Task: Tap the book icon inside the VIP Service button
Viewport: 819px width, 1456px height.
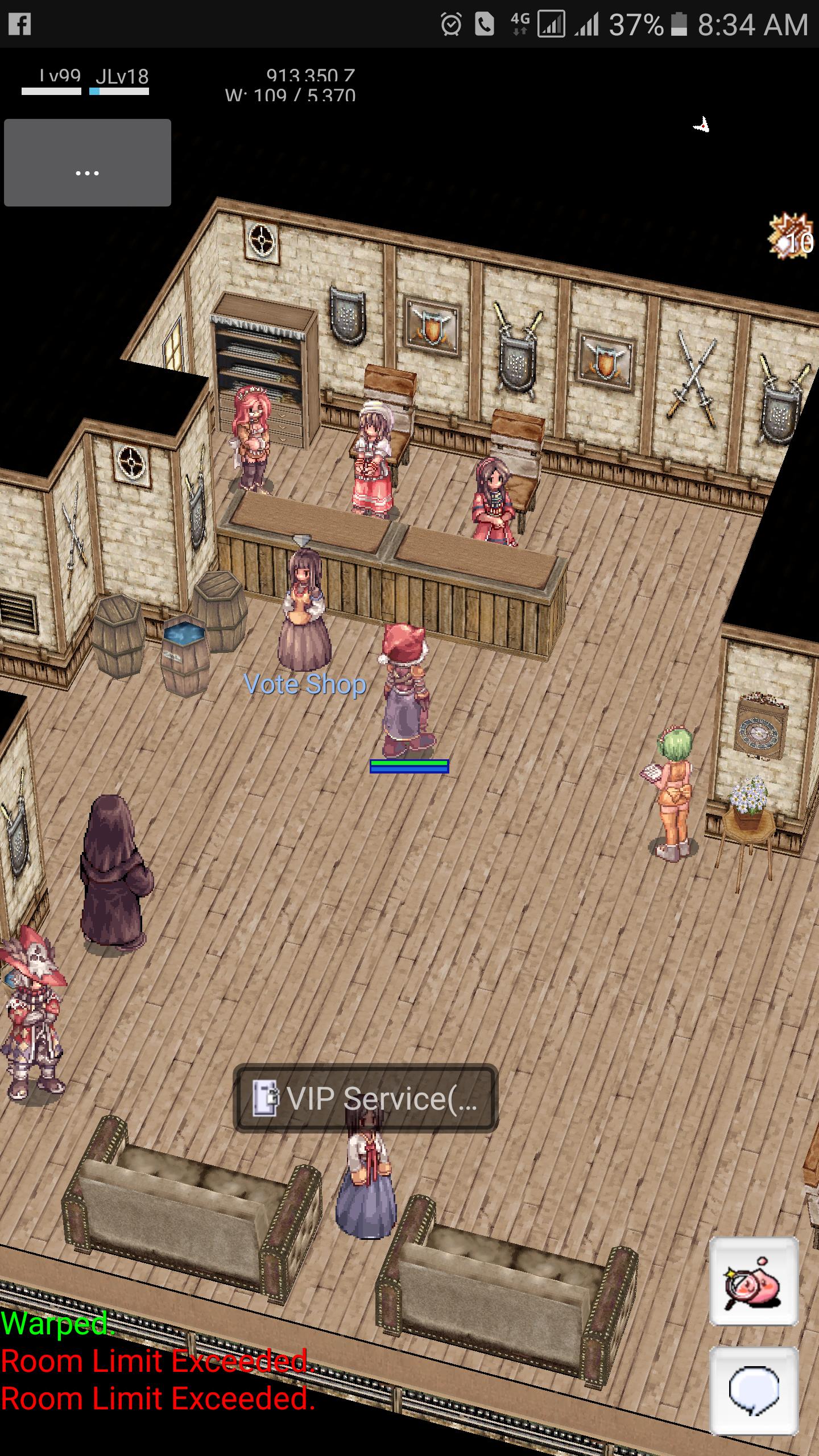Action: (265, 1098)
